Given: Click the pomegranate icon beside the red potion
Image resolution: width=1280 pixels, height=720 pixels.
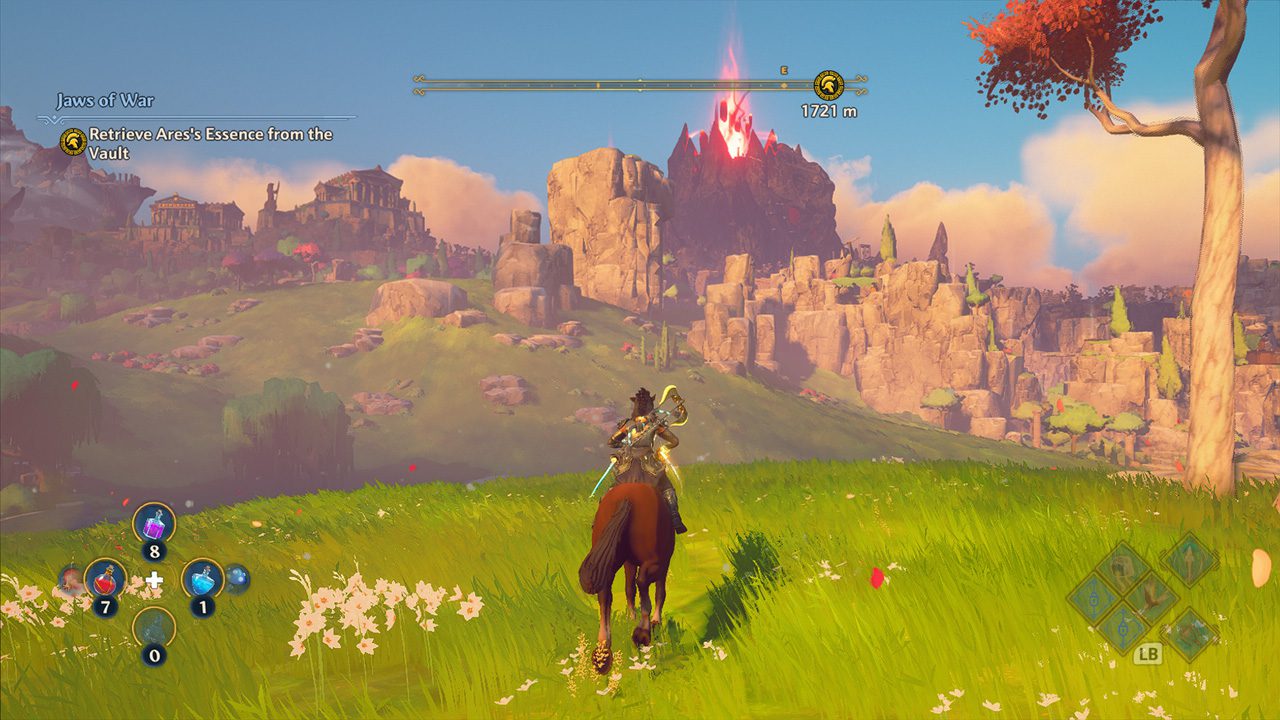Looking at the screenshot, I should (x=71, y=578).
